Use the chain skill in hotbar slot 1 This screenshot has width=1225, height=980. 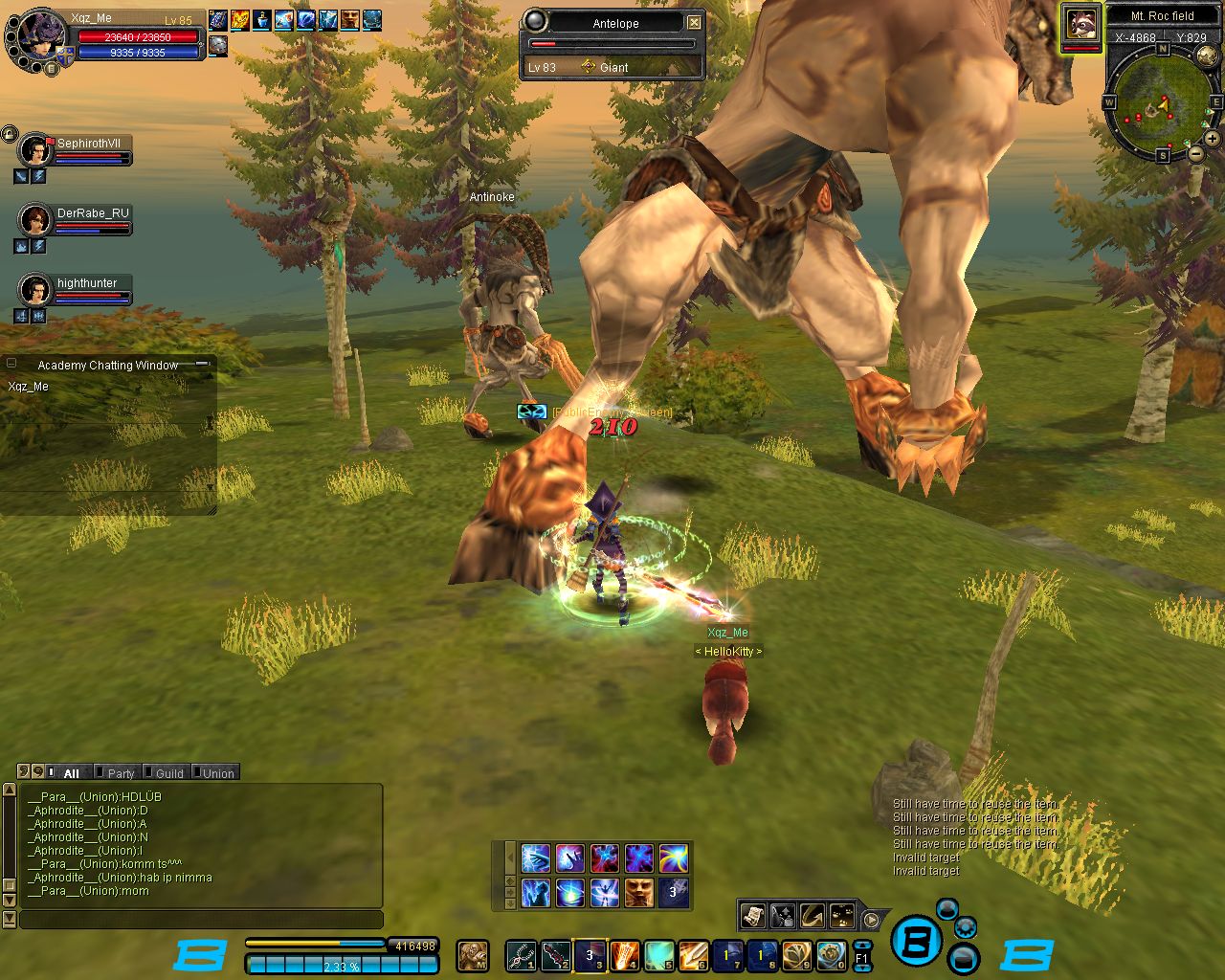(521, 955)
